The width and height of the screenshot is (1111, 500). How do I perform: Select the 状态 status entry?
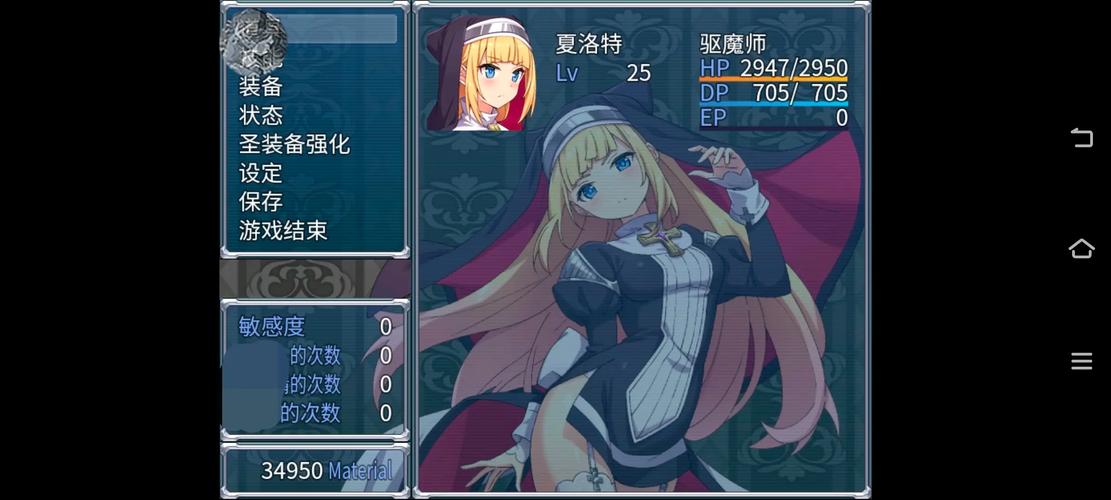click(x=261, y=116)
